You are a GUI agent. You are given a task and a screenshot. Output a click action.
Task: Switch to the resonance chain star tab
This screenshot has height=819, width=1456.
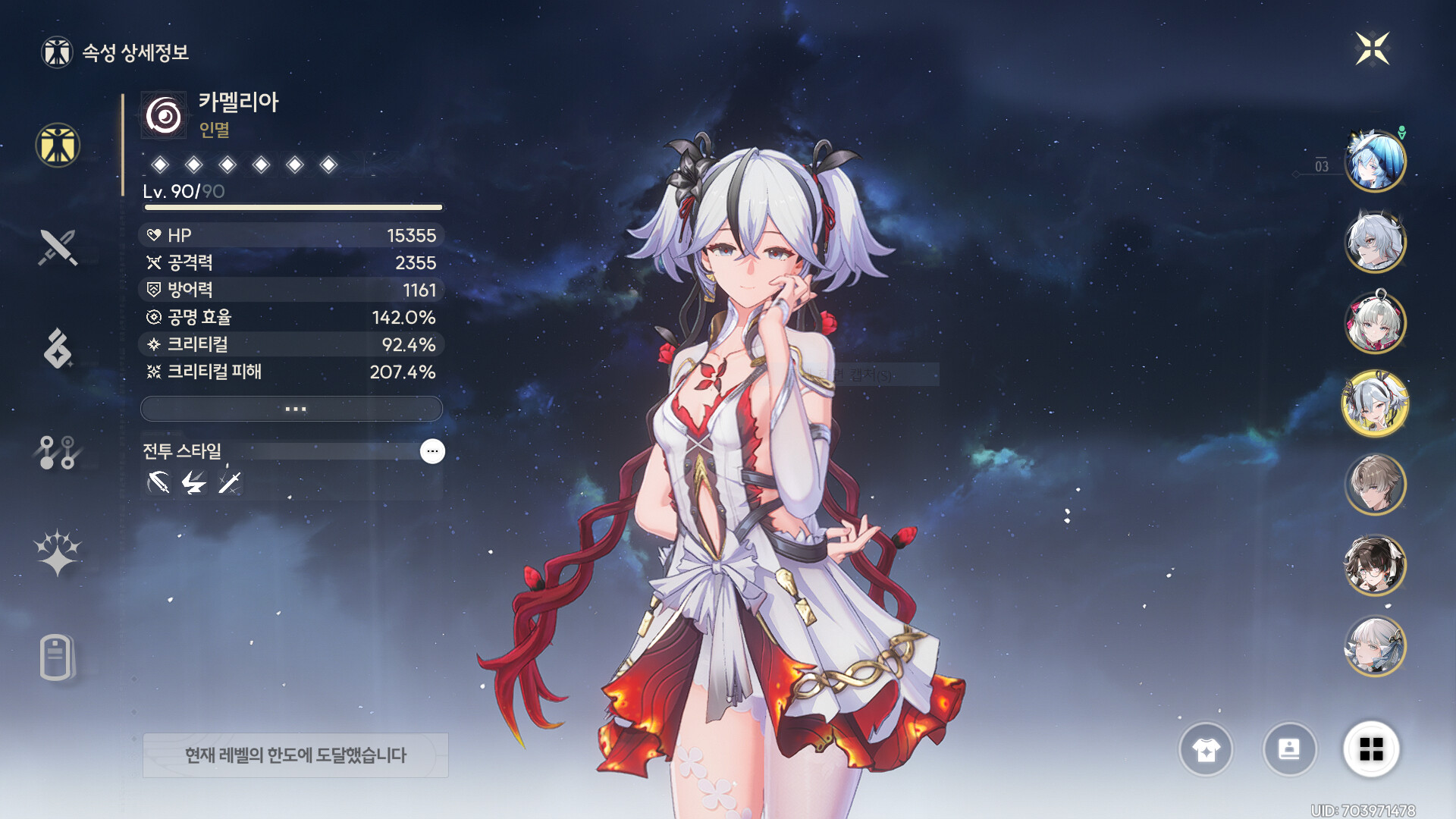[58, 553]
